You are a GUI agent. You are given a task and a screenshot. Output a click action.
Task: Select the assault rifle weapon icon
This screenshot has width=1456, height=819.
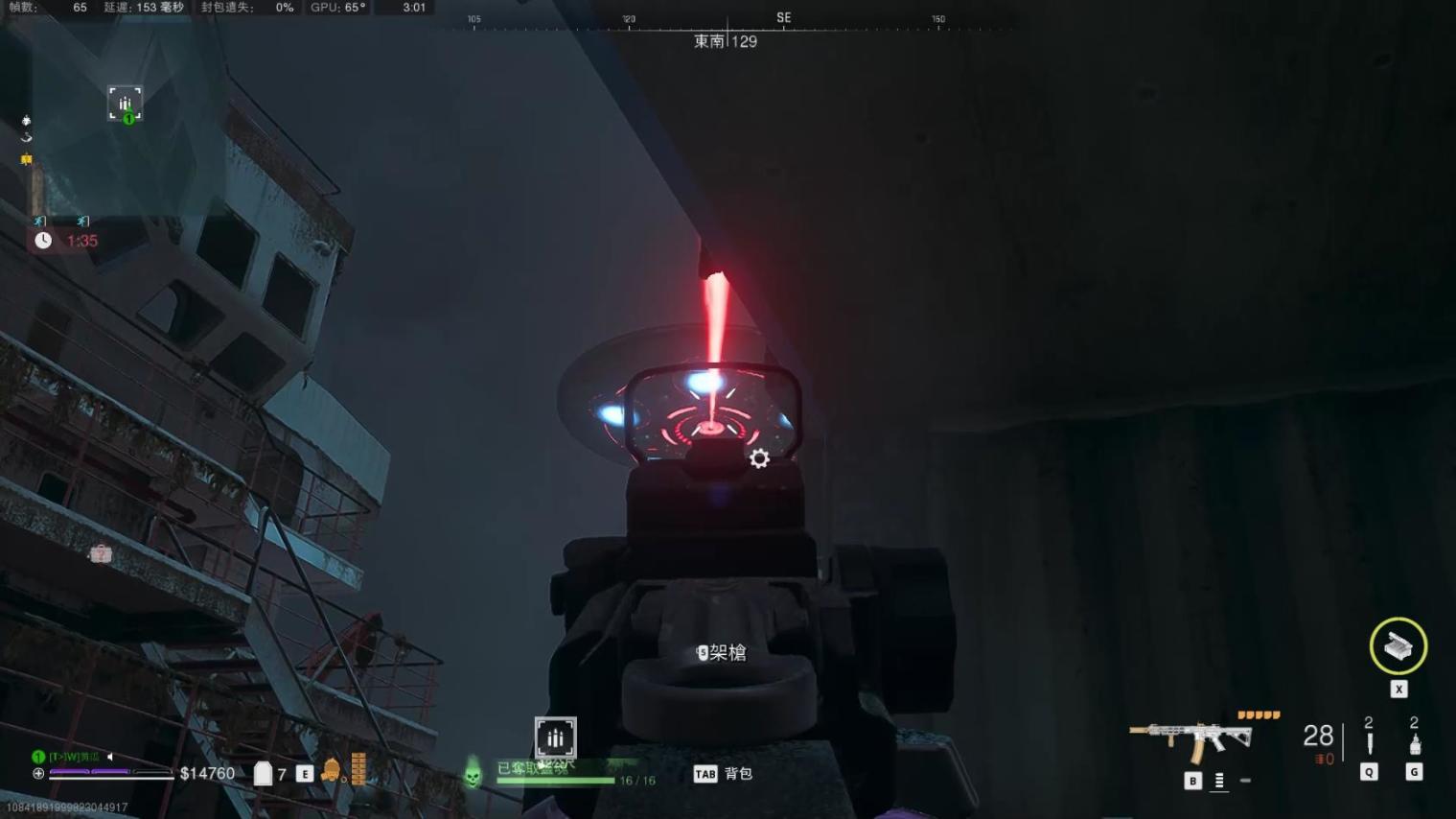tap(1190, 738)
